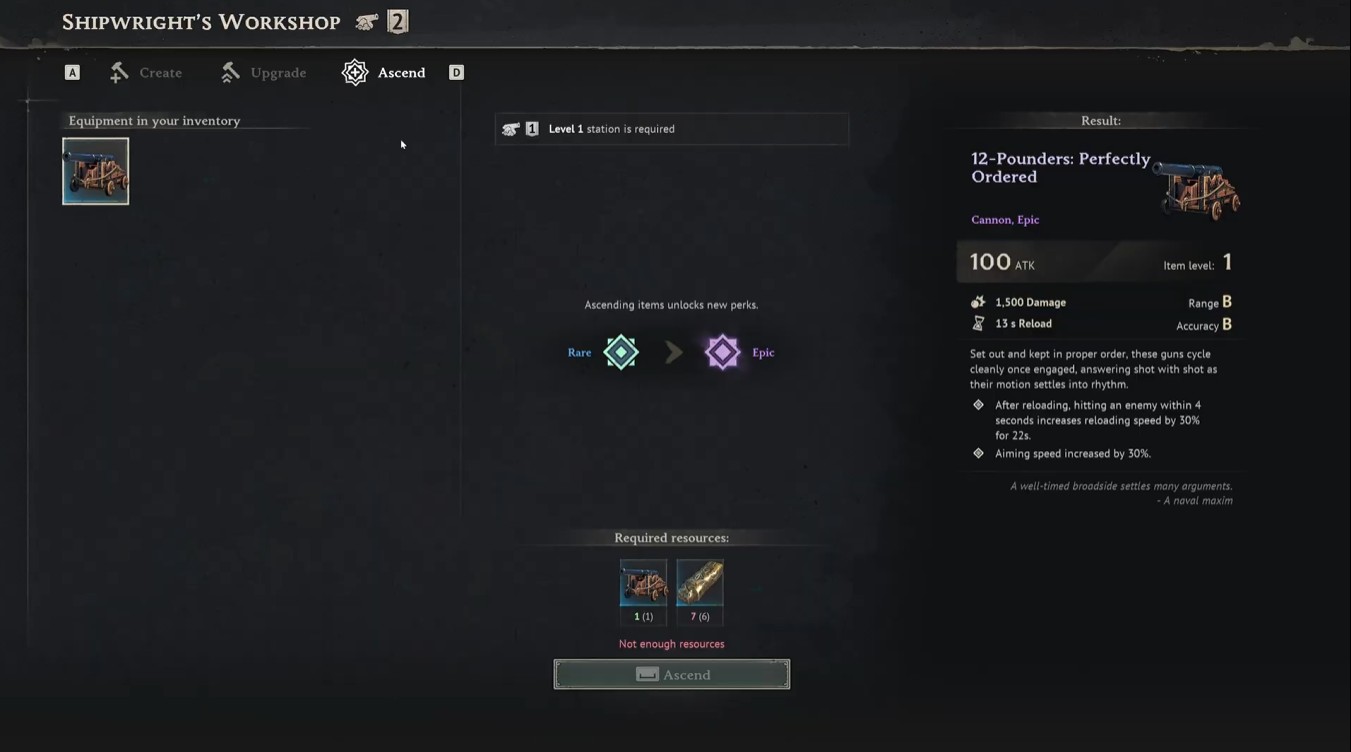Click the cannon required-resource thumbnail

[x=643, y=580]
